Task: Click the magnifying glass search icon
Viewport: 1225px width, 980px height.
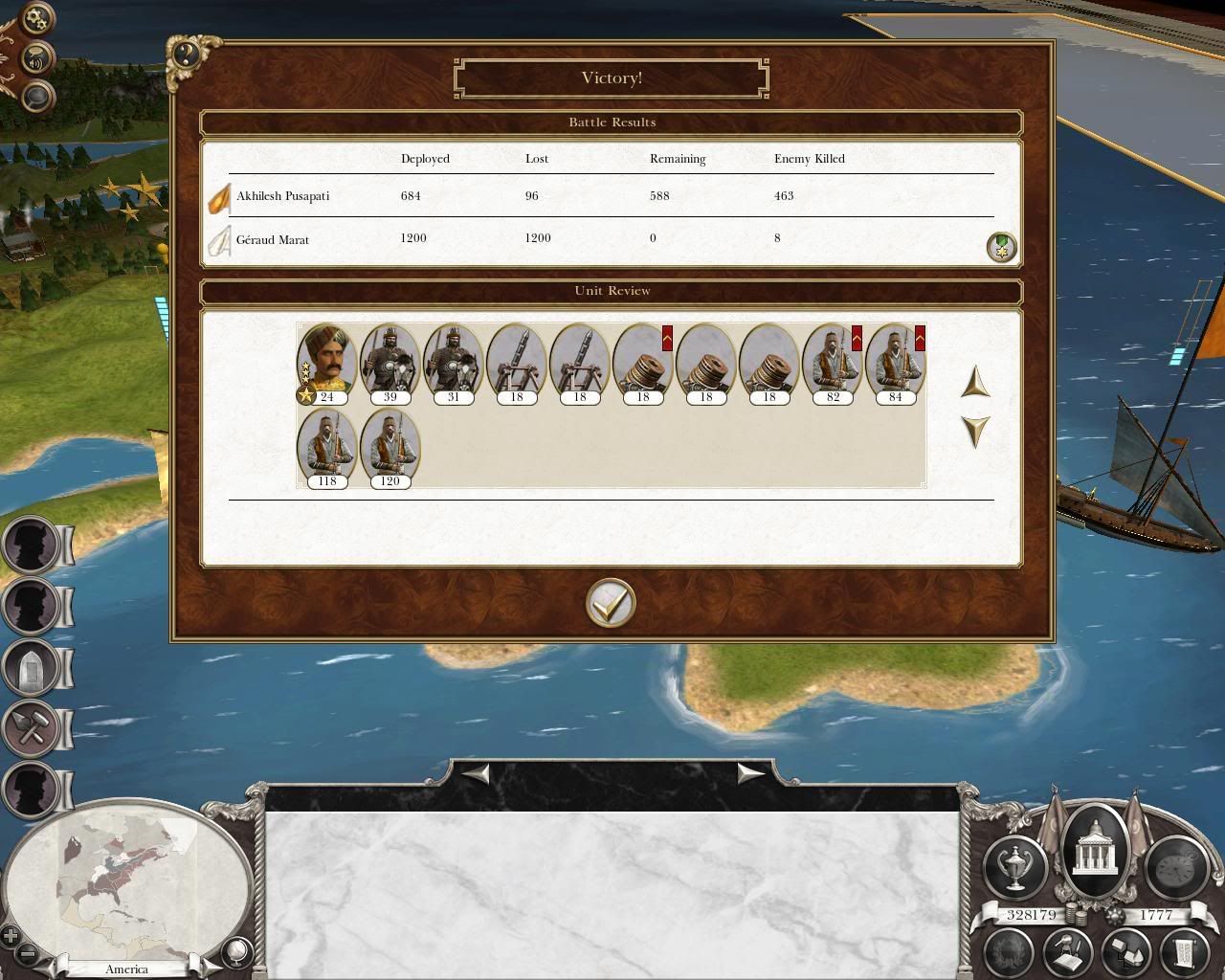Action: point(36,96)
